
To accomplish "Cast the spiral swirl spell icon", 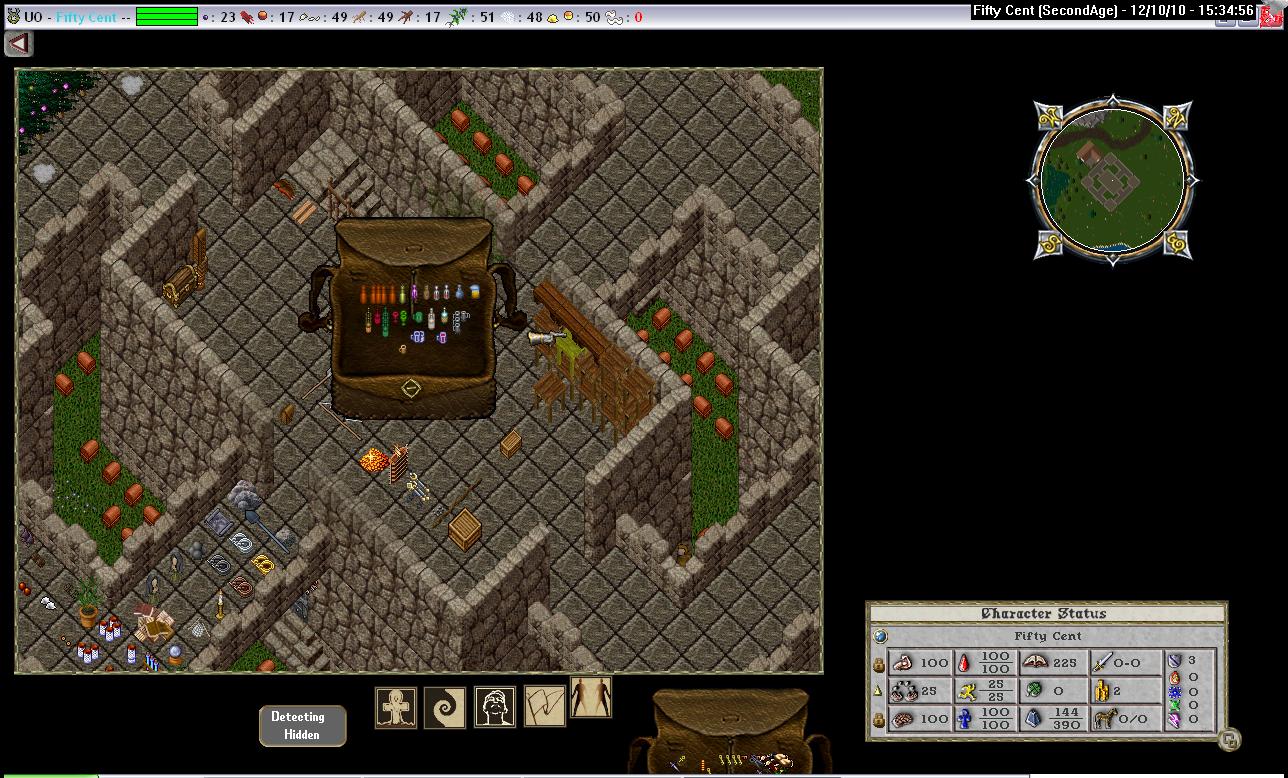I will point(445,708).
